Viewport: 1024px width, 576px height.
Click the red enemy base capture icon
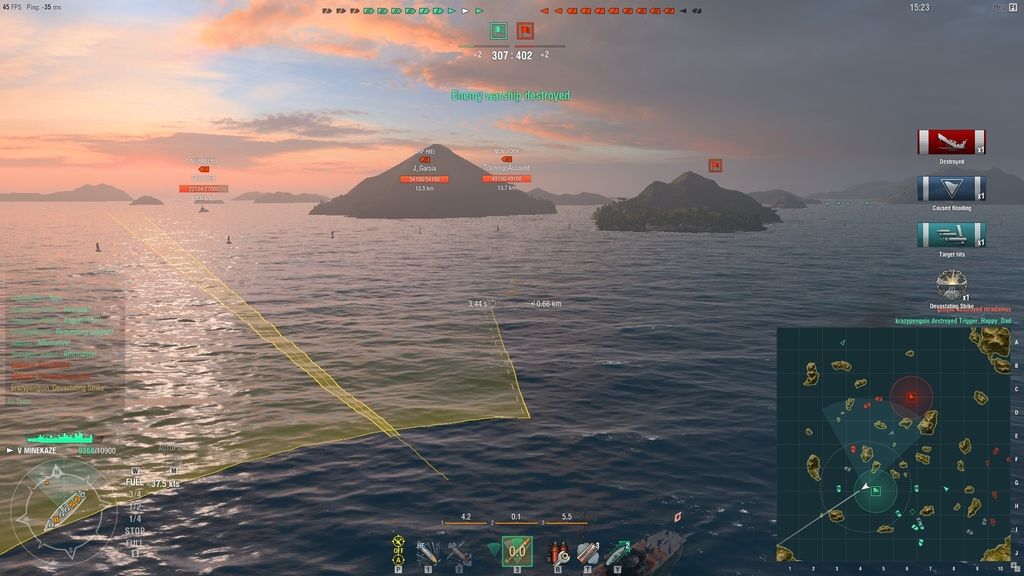pyautogui.click(x=525, y=31)
